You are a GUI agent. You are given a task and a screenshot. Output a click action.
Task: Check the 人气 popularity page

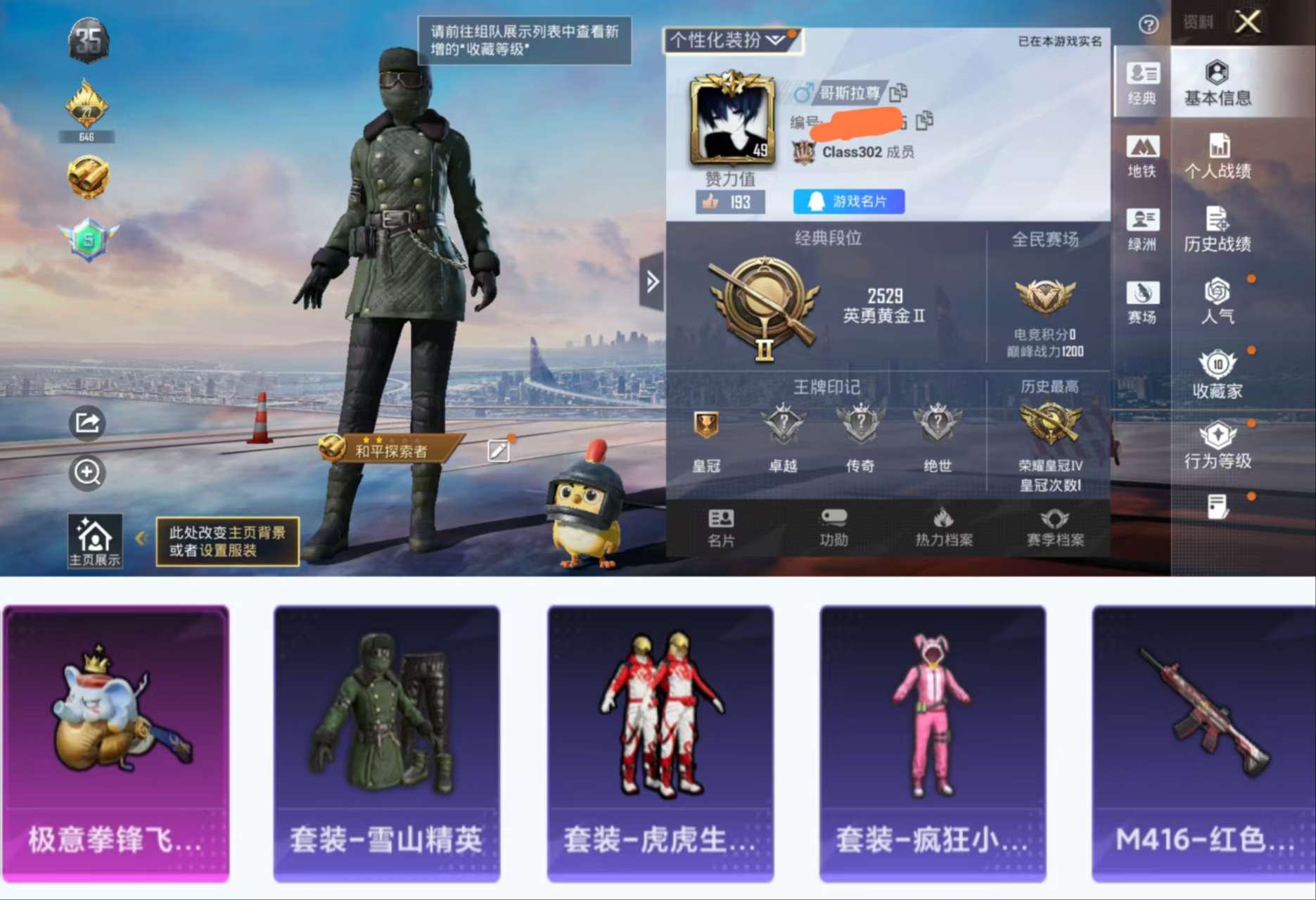1218,304
